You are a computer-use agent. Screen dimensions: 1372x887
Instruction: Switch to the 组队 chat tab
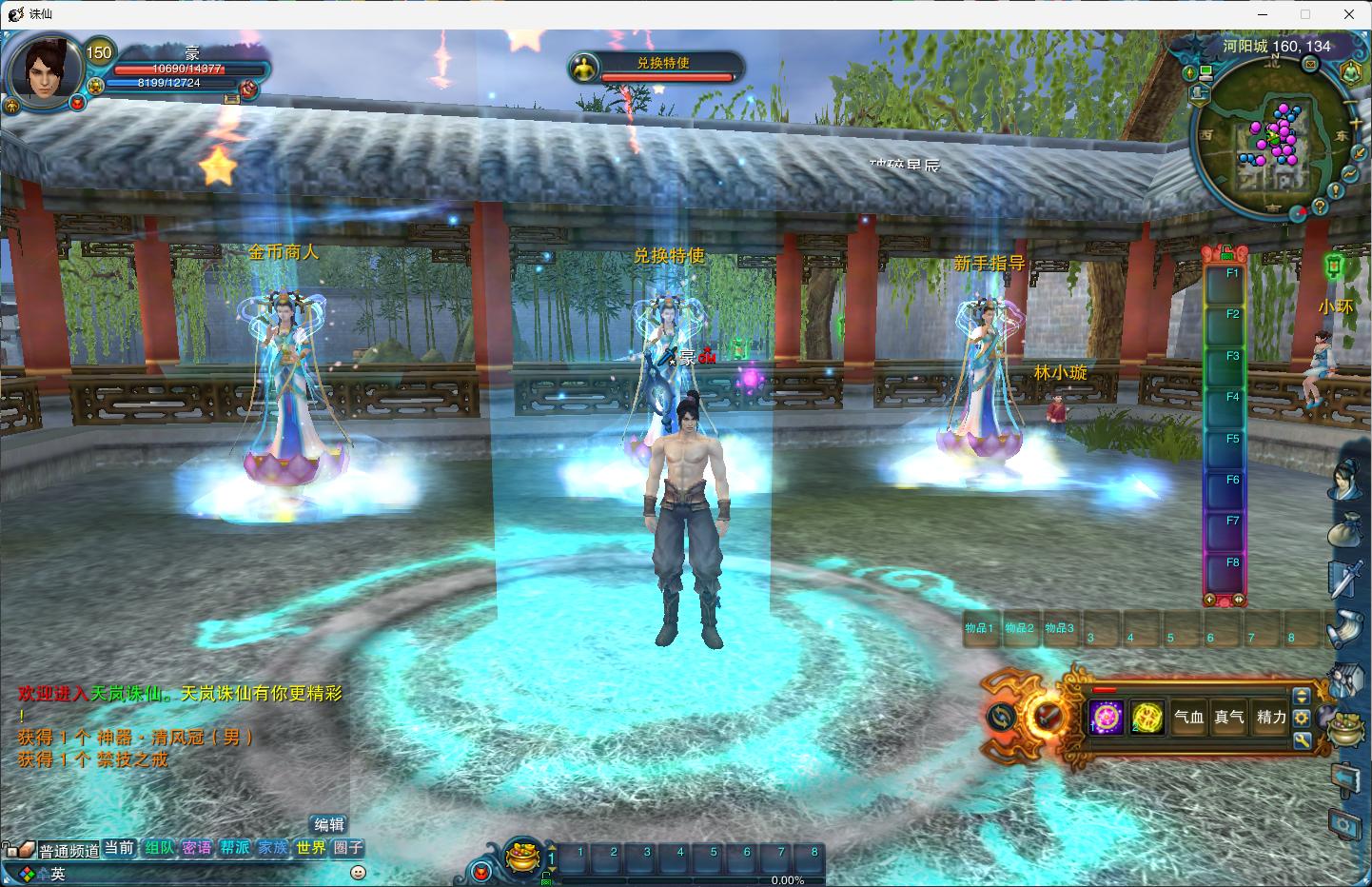click(x=160, y=847)
